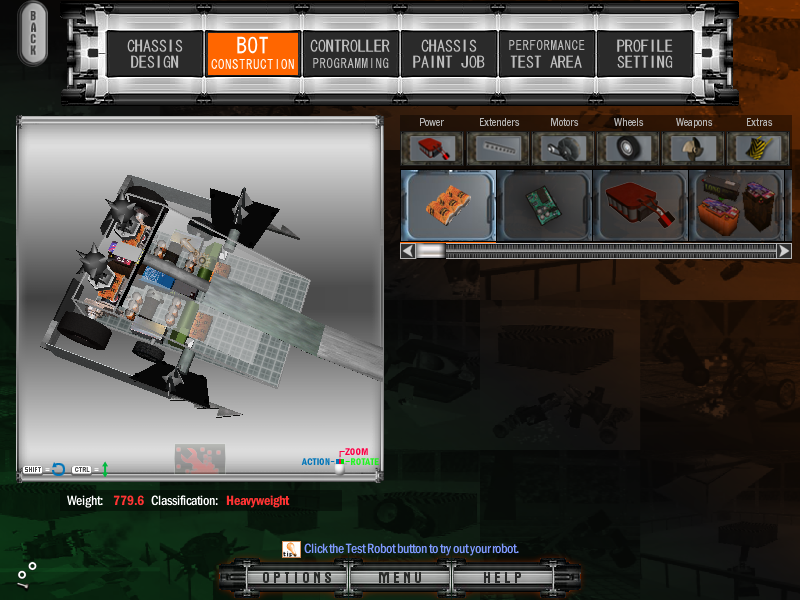Image resolution: width=800 pixels, height=600 pixels.
Task: Open the Weapons parts category
Action: [694, 148]
